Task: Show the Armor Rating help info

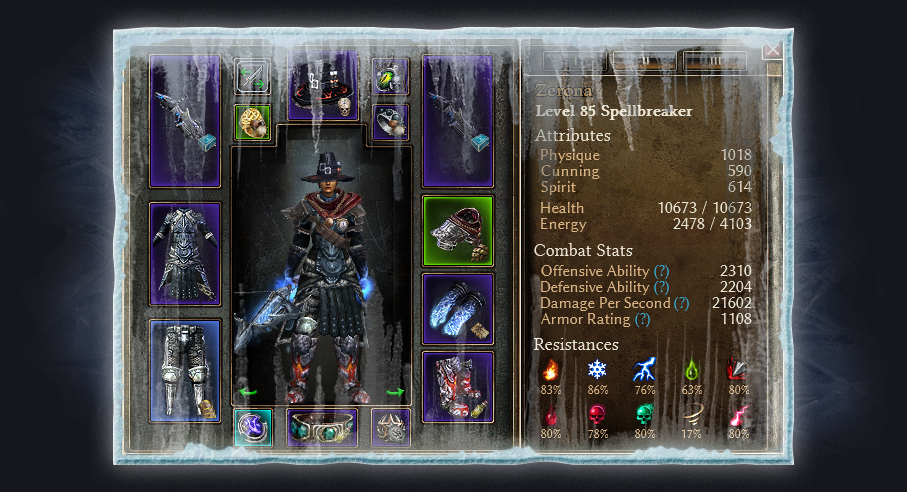Action: tap(642, 319)
